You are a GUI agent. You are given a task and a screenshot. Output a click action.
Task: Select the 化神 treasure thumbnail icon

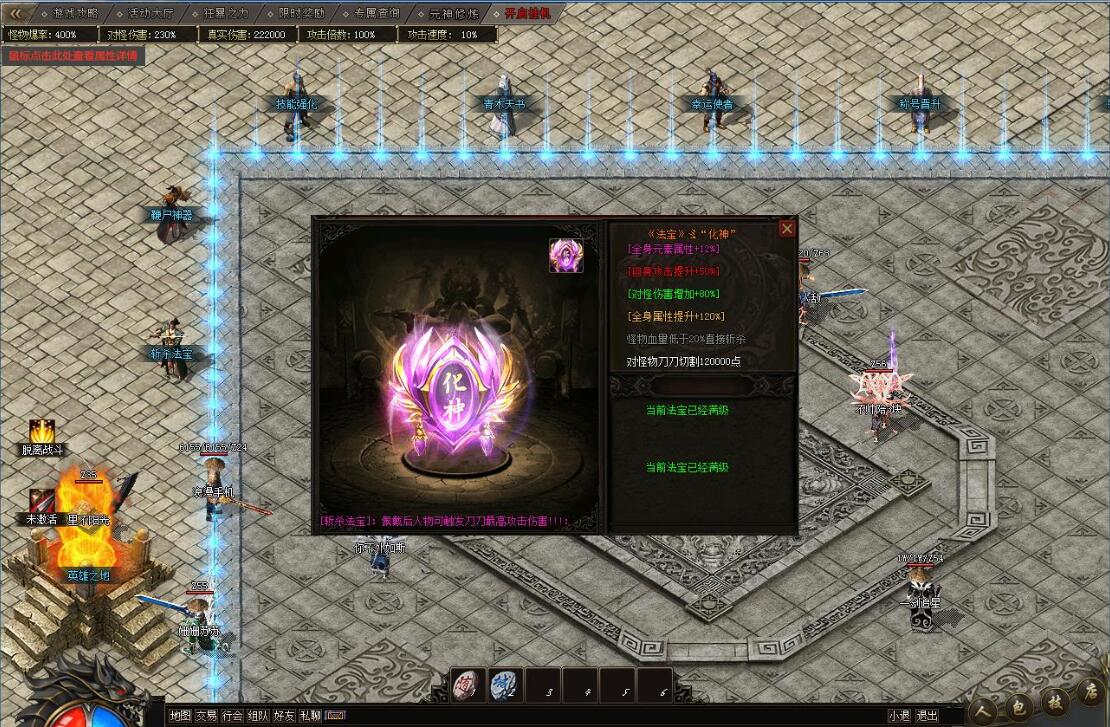566,256
